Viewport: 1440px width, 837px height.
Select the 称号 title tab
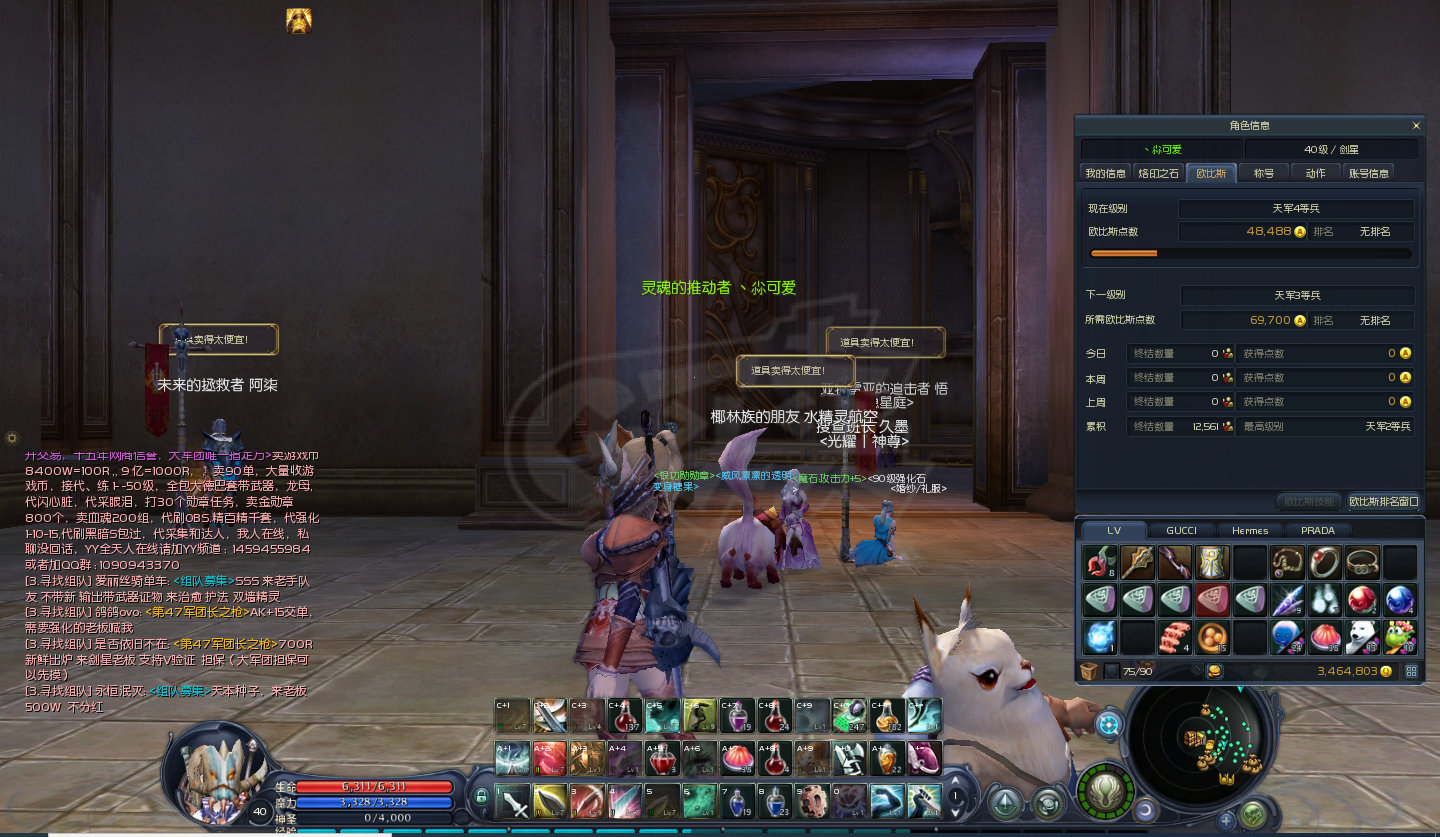coord(1263,173)
